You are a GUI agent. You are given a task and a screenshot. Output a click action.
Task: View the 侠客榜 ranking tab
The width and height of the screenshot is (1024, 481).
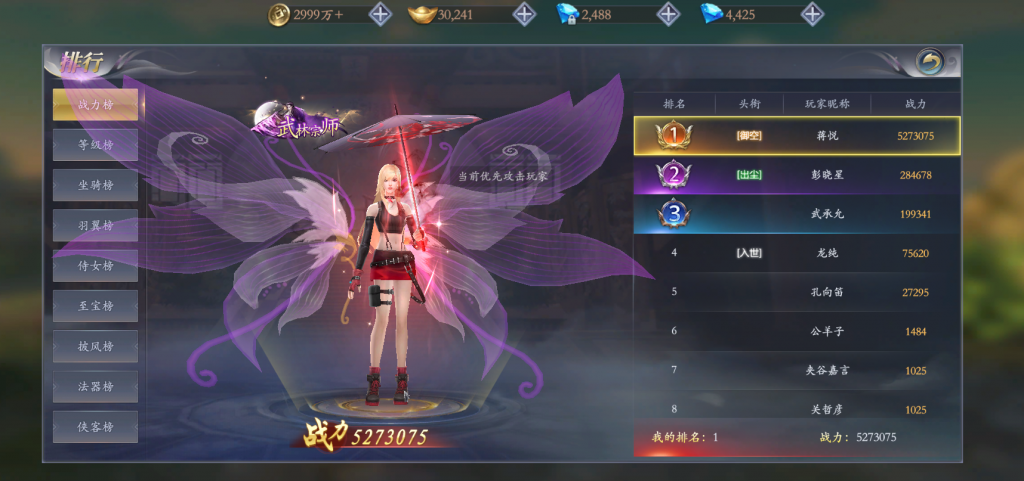pos(95,426)
